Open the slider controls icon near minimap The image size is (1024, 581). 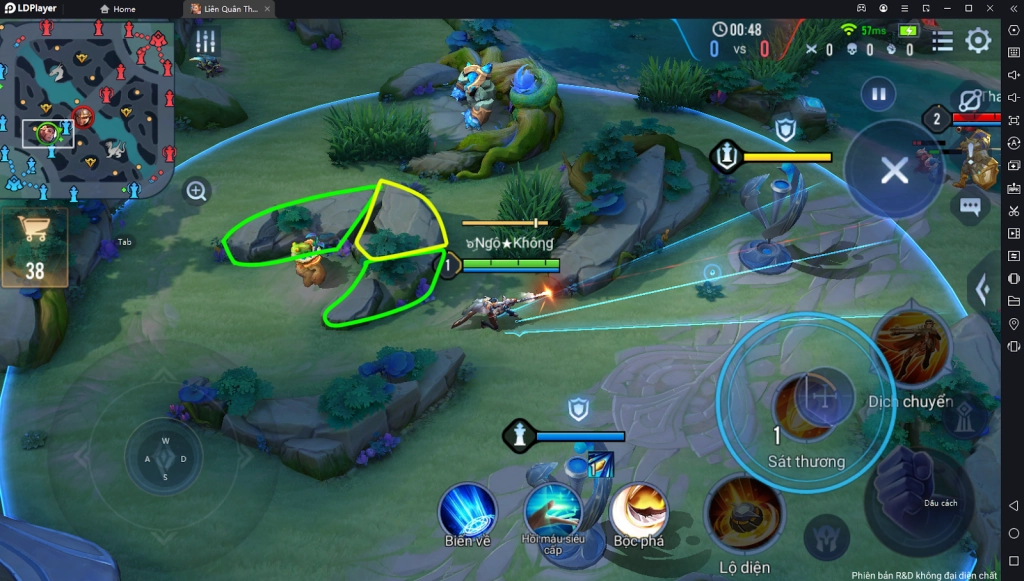(206, 42)
